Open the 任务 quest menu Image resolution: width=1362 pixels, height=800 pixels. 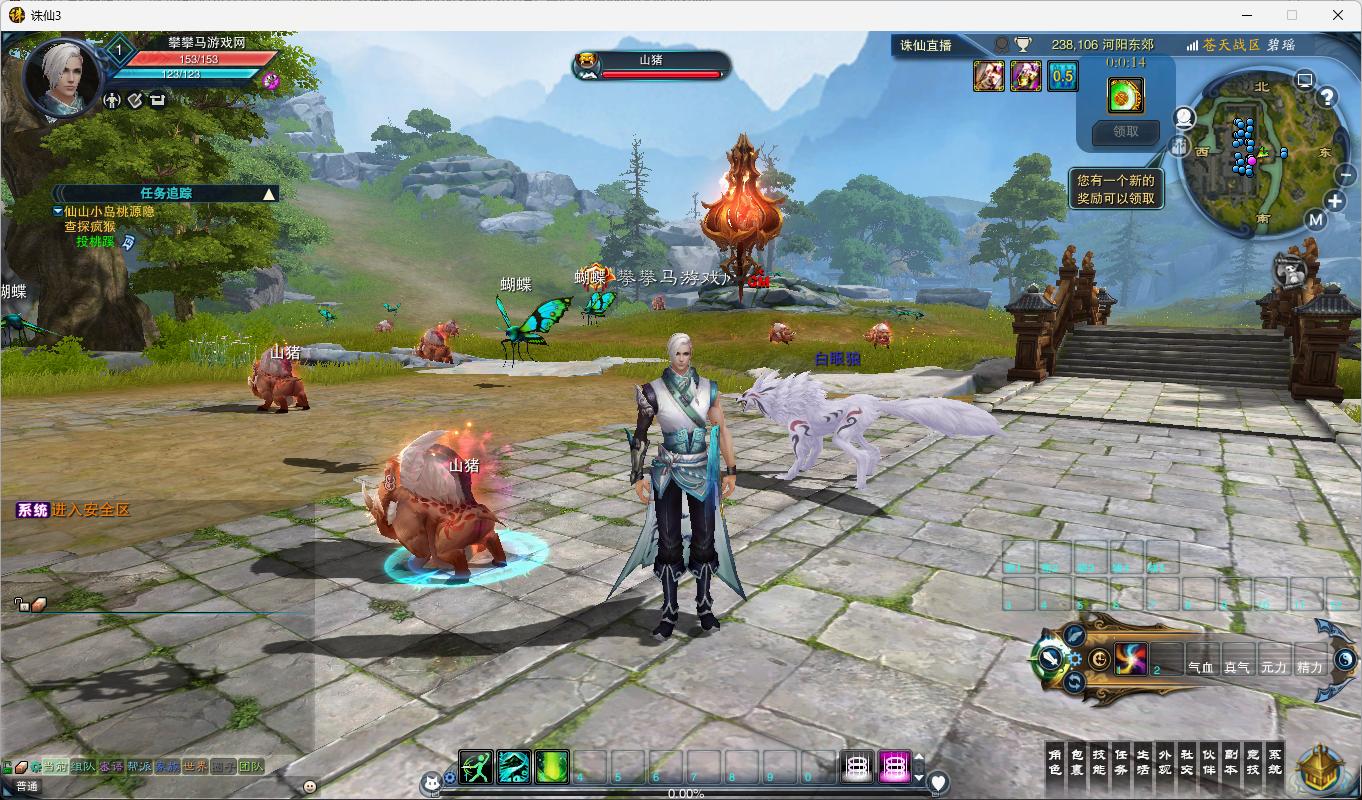(x=1122, y=761)
